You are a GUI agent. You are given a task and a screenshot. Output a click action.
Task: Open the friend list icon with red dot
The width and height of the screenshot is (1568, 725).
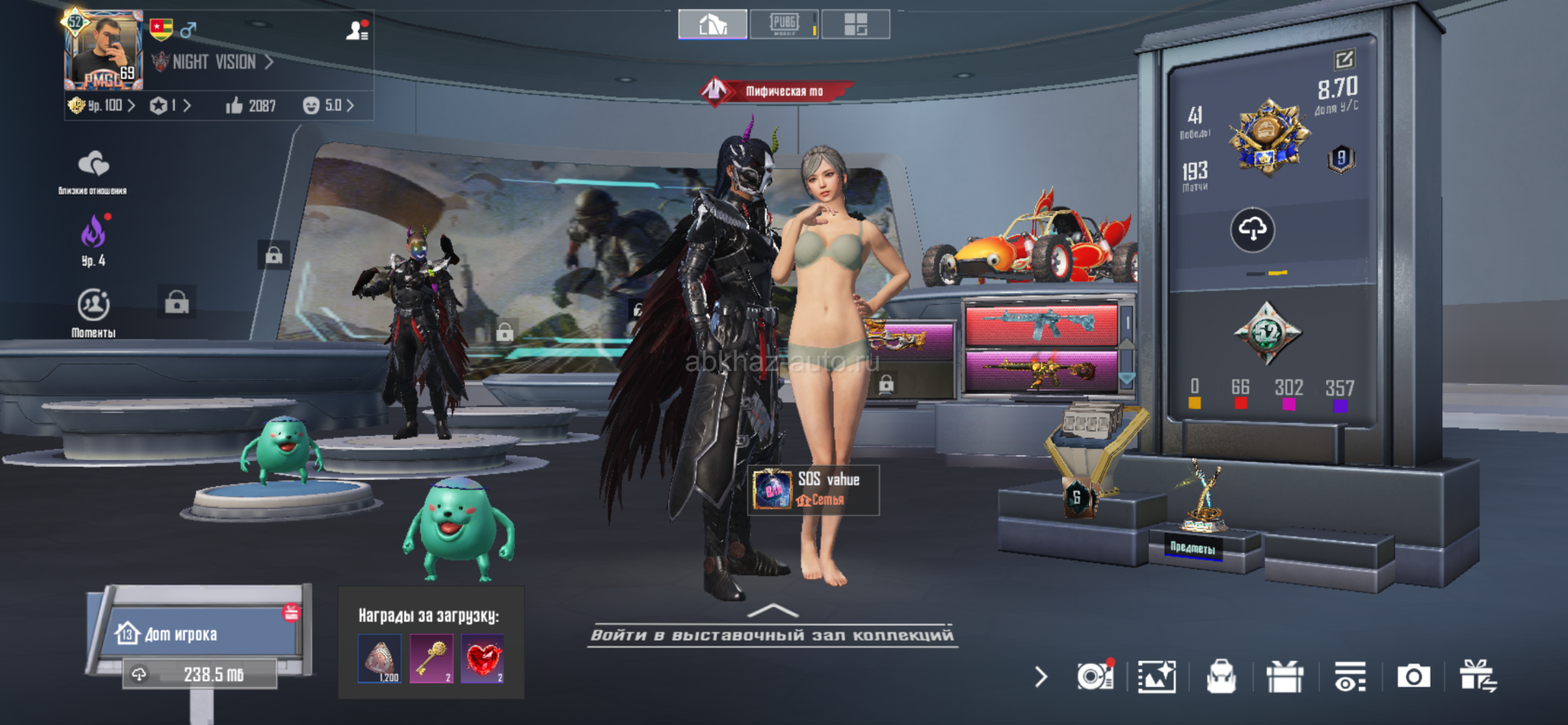point(357,31)
